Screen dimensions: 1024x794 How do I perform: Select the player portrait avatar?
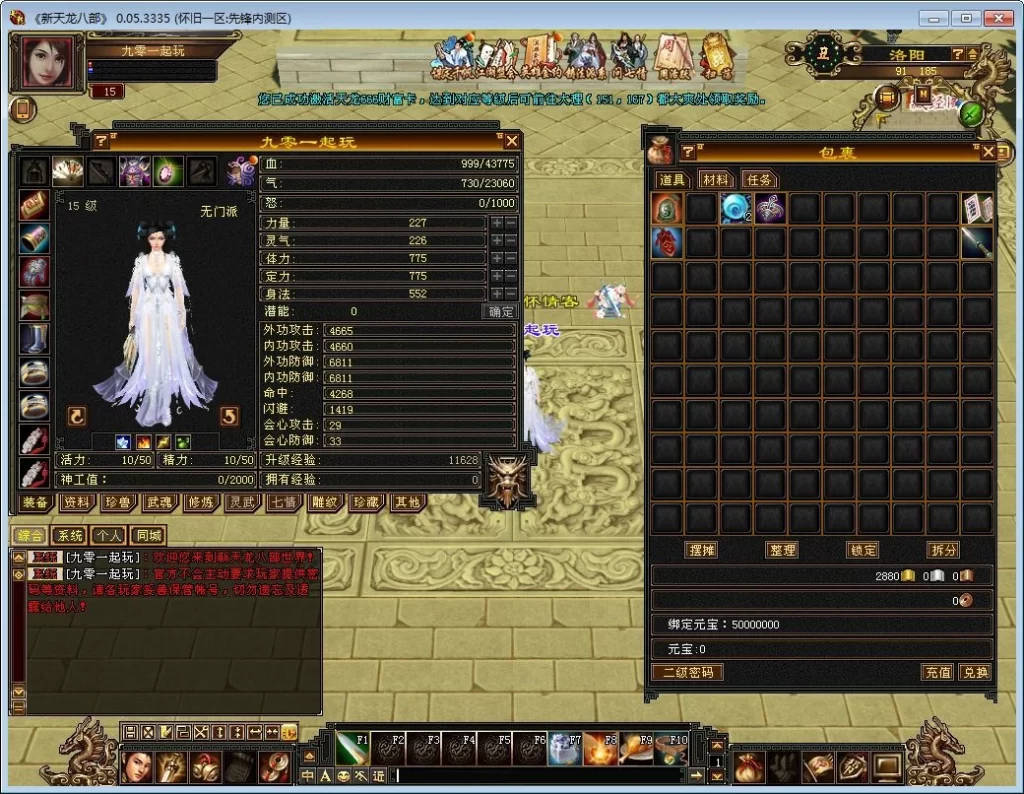pos(45,63)
